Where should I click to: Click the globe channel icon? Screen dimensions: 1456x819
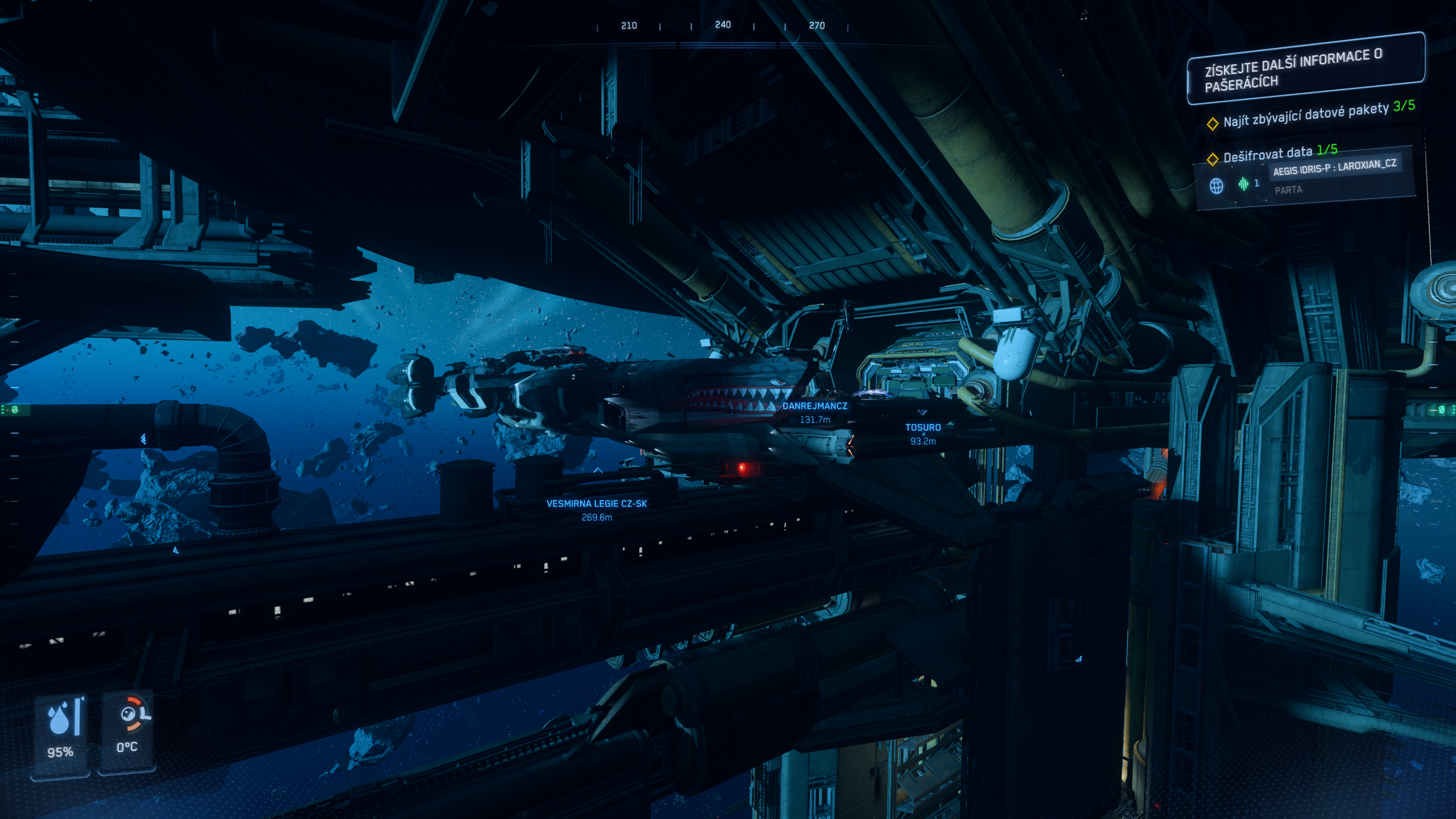coord(1216,186)
